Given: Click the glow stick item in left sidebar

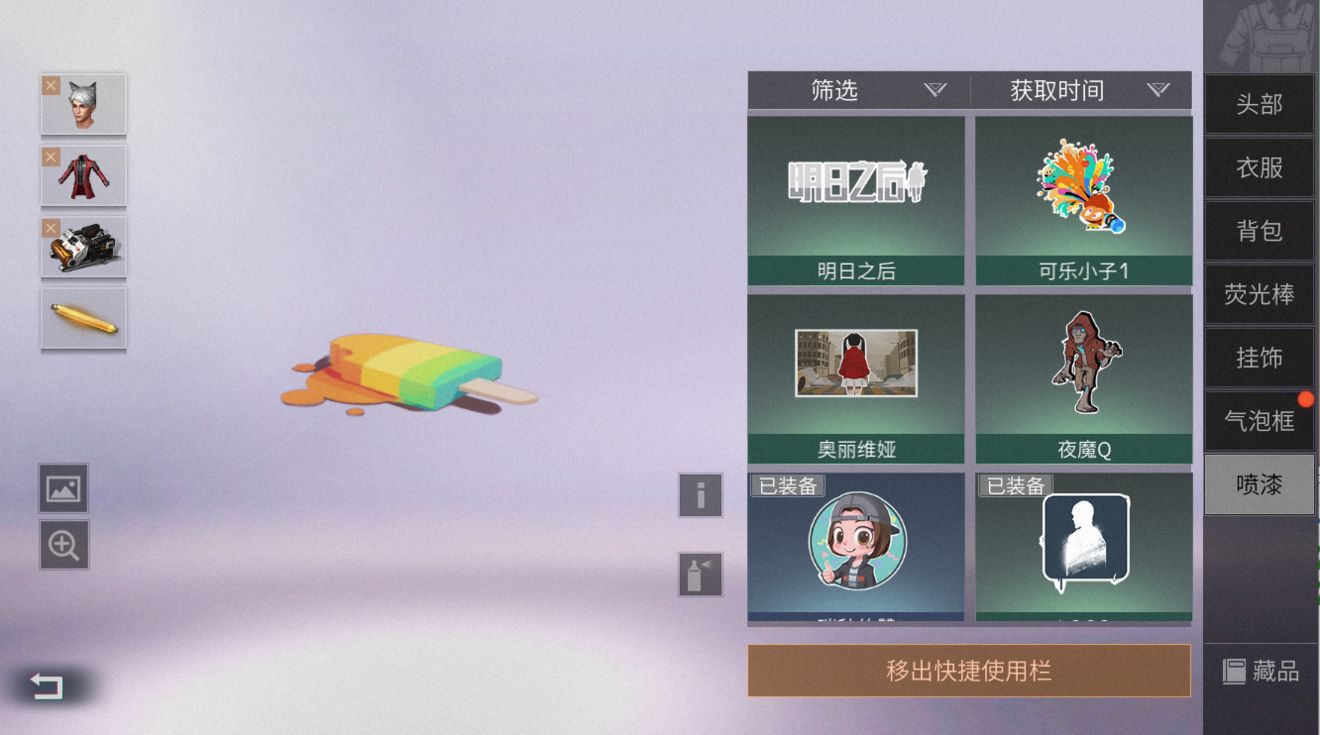Looking at the screenshot, I should [x=84, y=318].
